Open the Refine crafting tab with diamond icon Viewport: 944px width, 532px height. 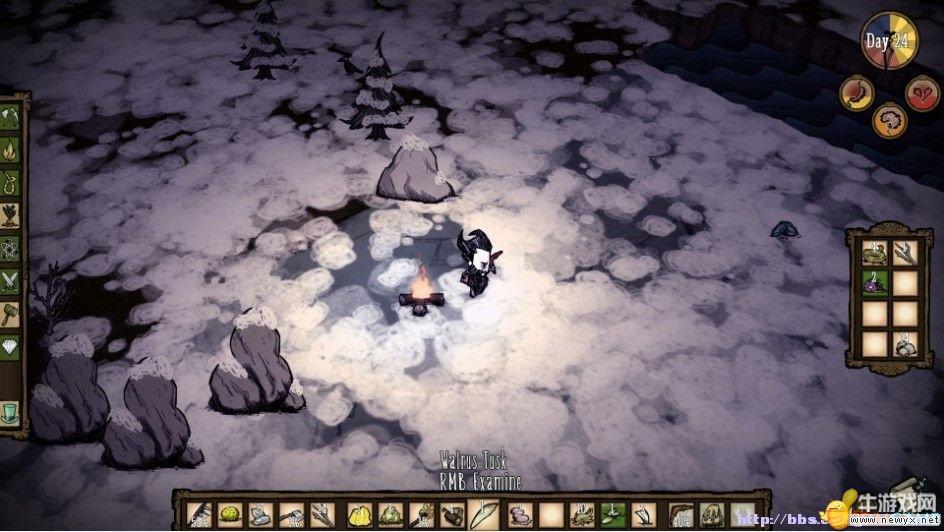pyautogui.click(x=10, y=349)
